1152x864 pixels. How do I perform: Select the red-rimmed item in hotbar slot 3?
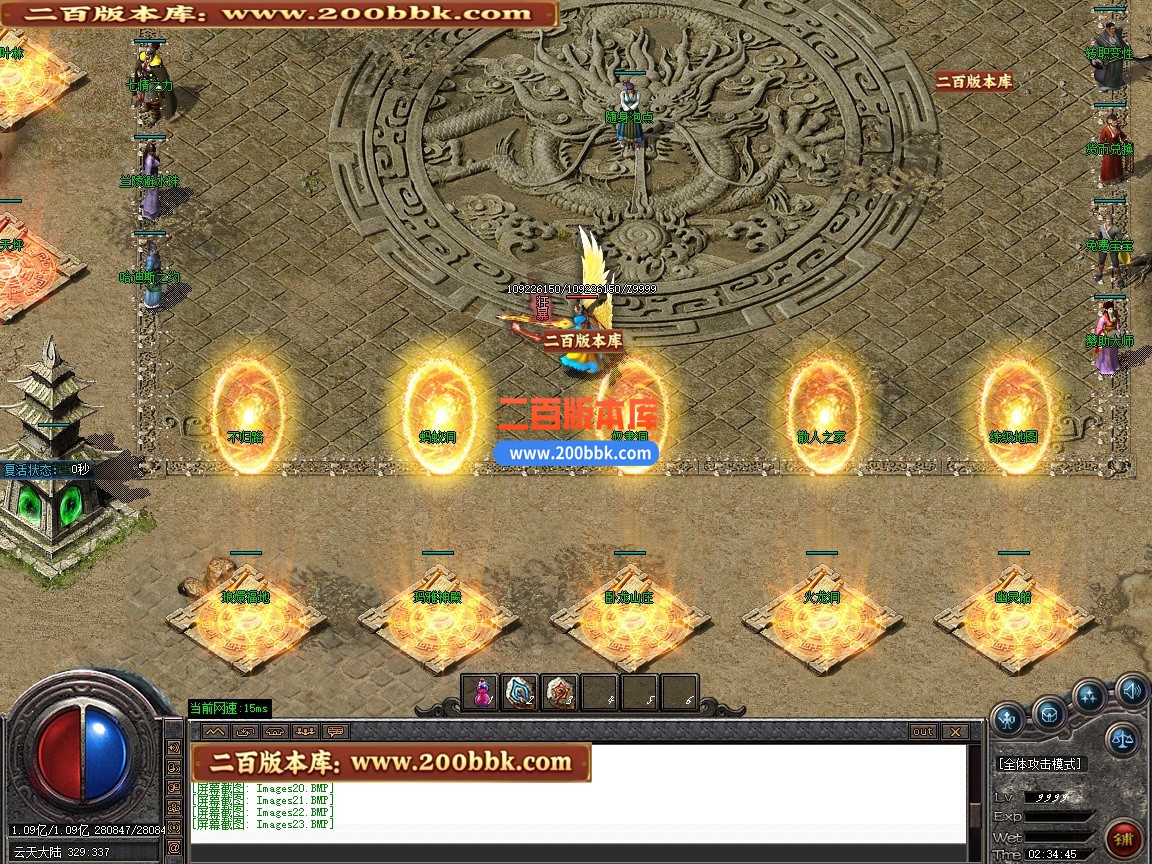(560, 692)
